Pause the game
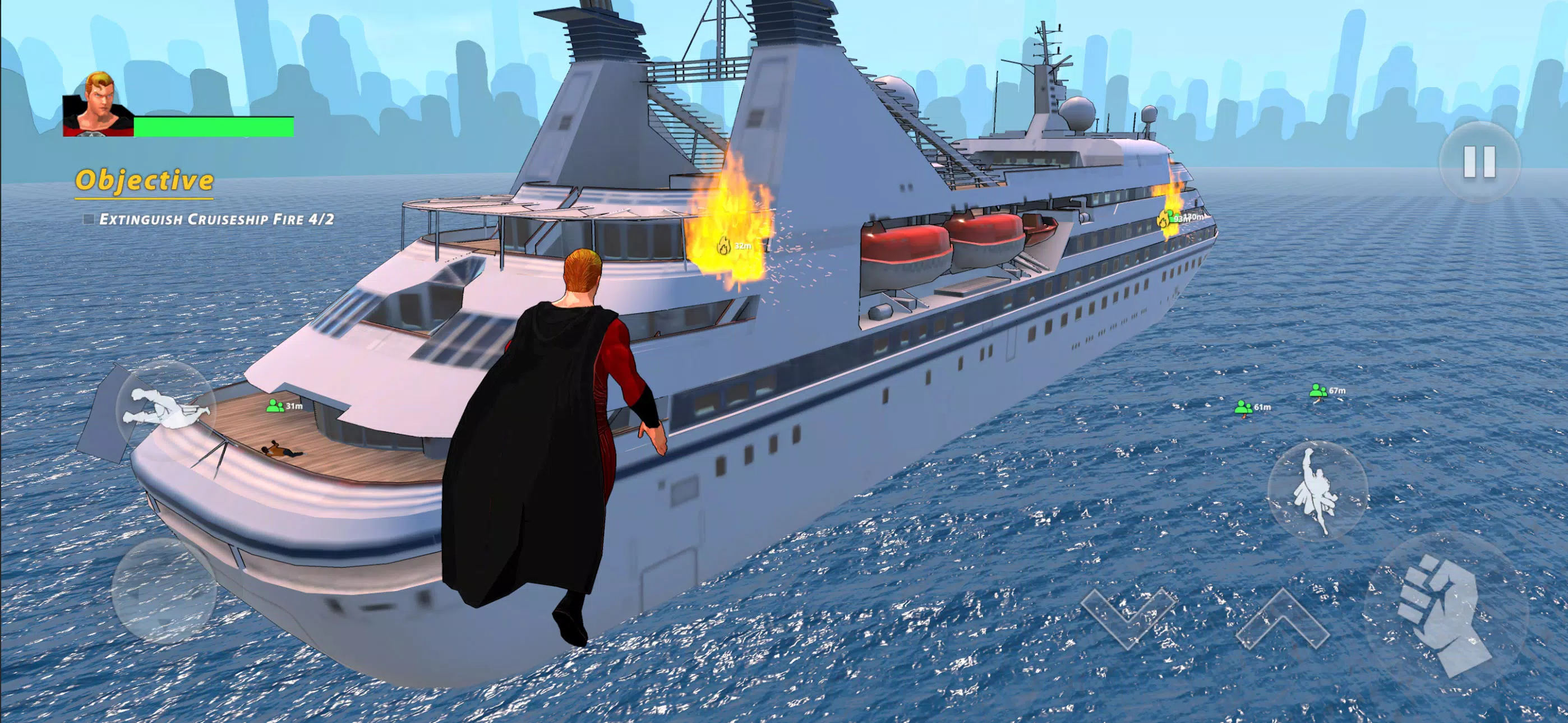The height and width of the screenshot is (723, 1568). click(1479, 162)
